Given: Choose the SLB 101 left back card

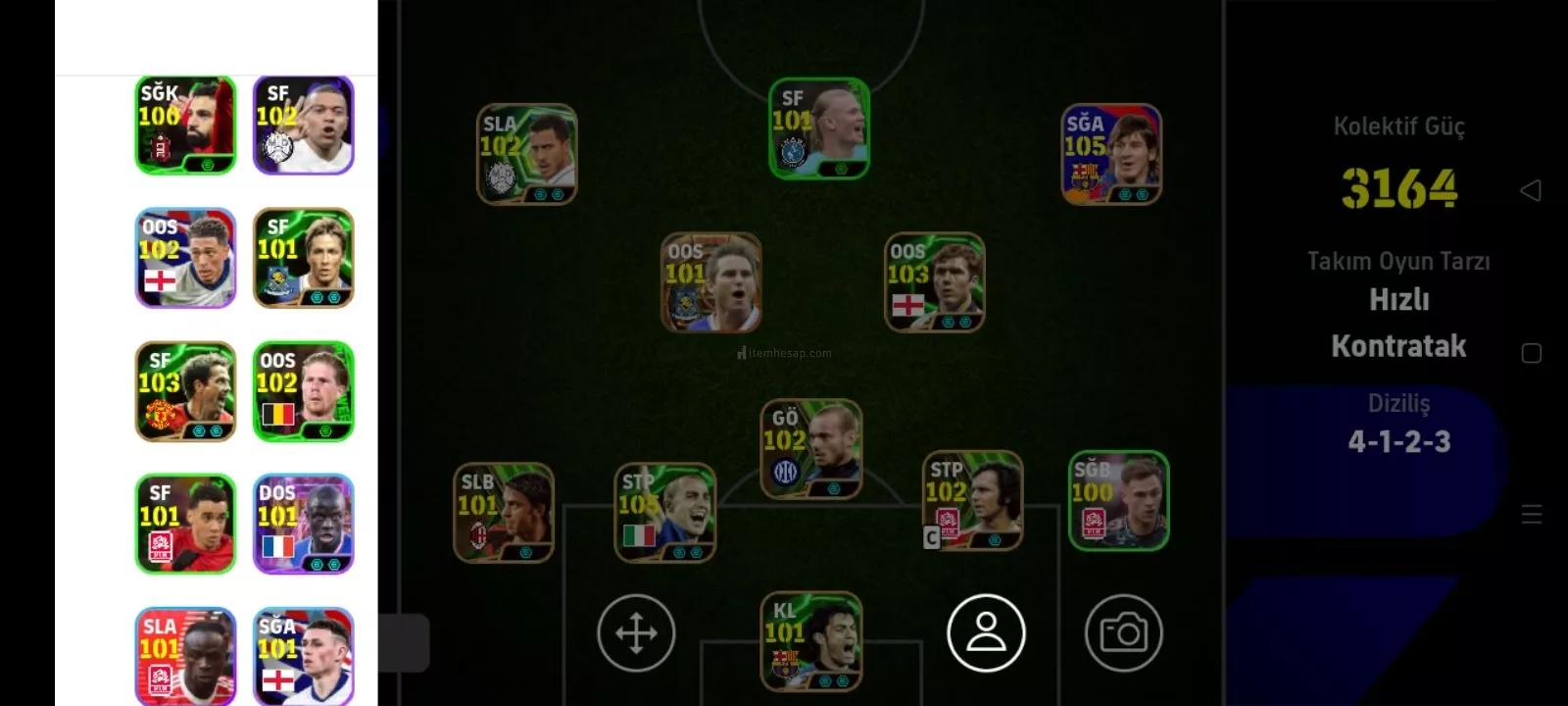Looking at the screenshot, I should click(504, 513).
